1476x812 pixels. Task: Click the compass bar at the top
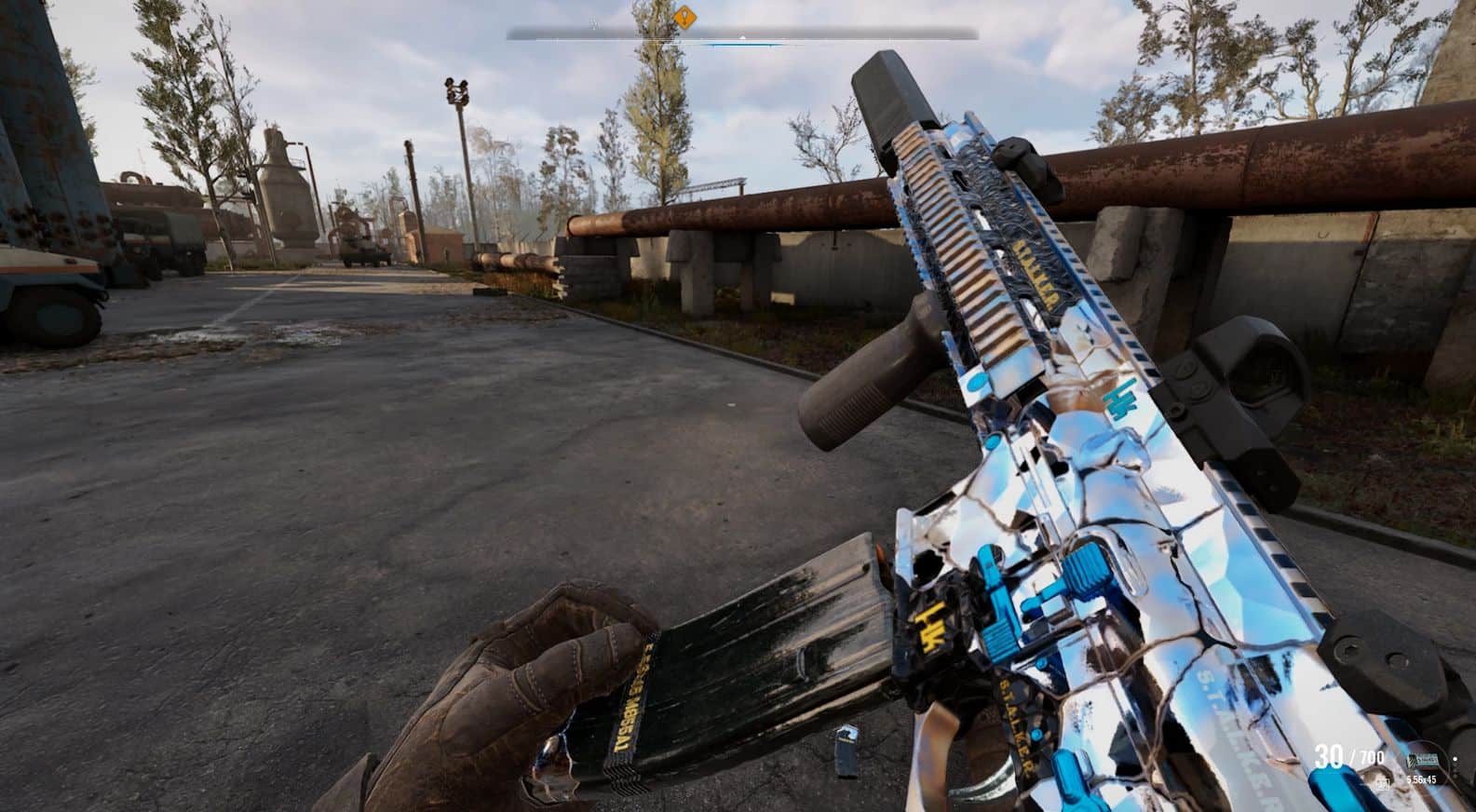[x=741, y=35]
